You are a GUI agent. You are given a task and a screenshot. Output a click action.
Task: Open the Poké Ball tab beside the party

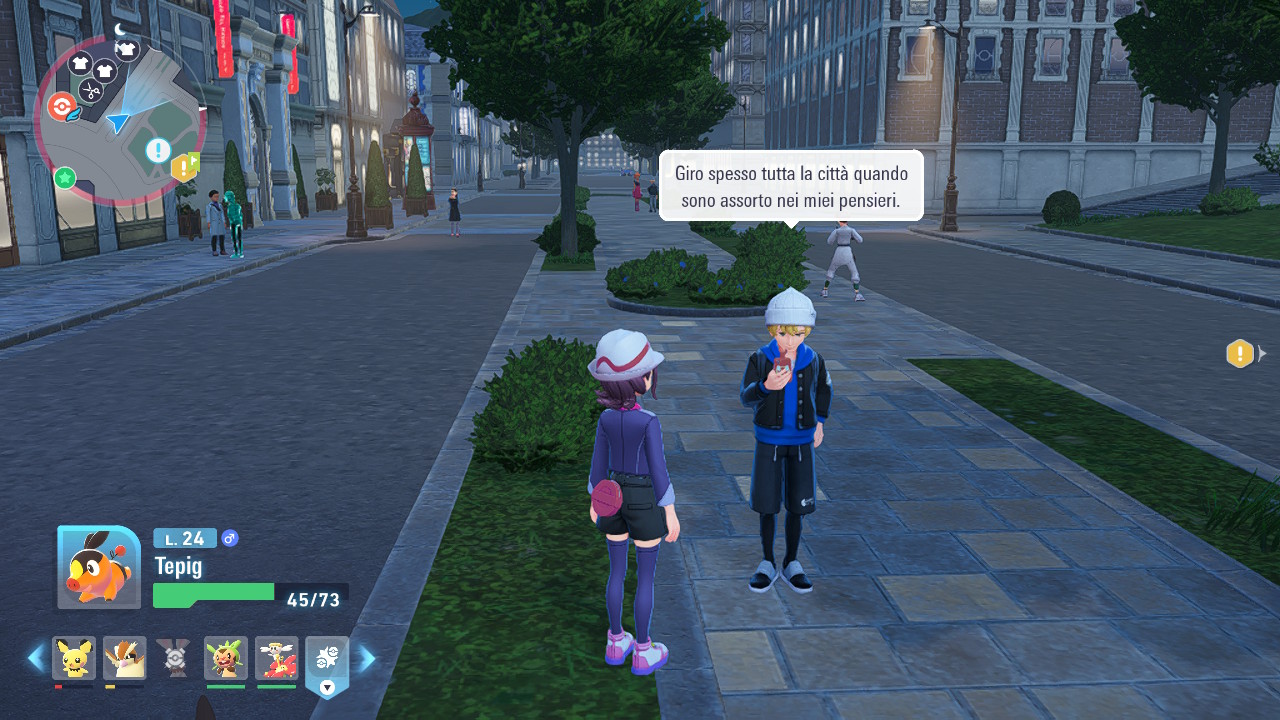[327, 660]
